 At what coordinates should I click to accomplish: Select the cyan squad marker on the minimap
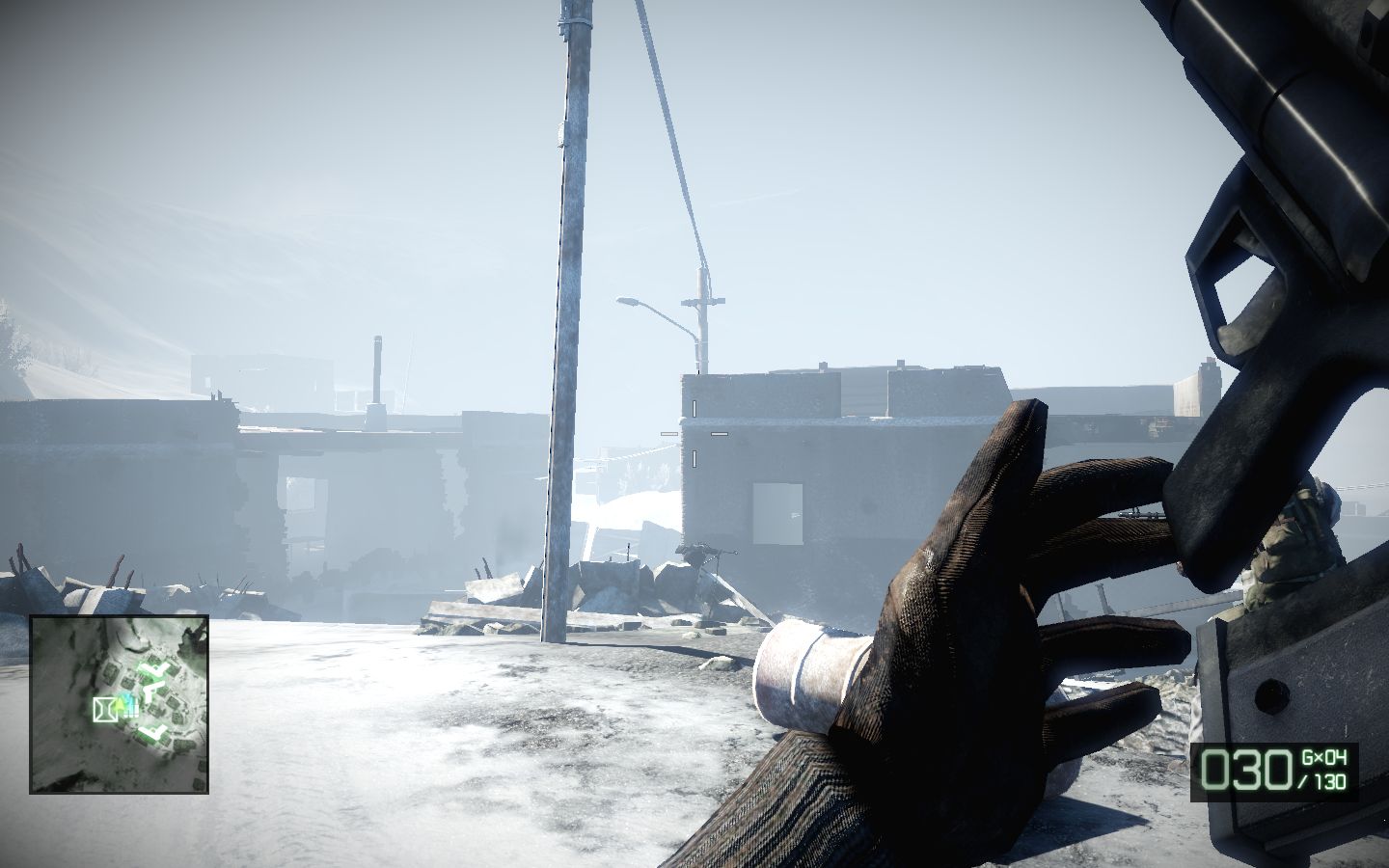(x=126, y=696)
